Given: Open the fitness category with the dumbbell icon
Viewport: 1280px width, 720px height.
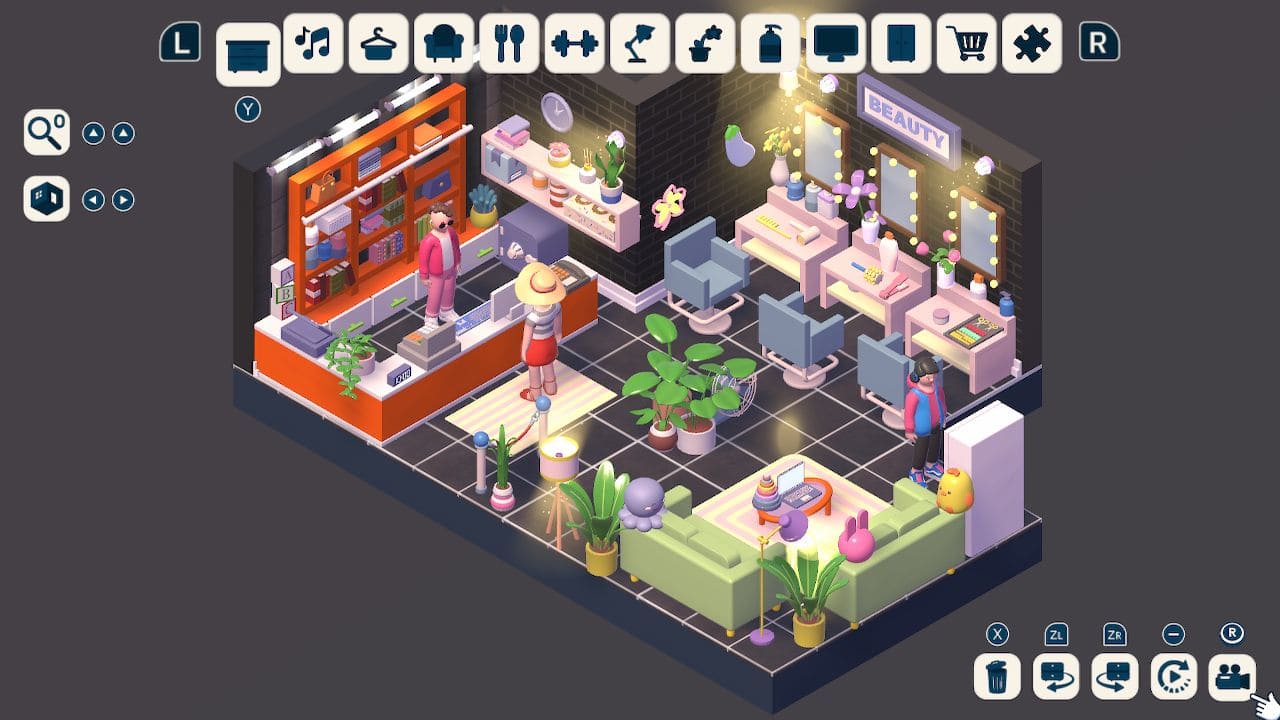Looking at the screenshot, I should (574, 43).
